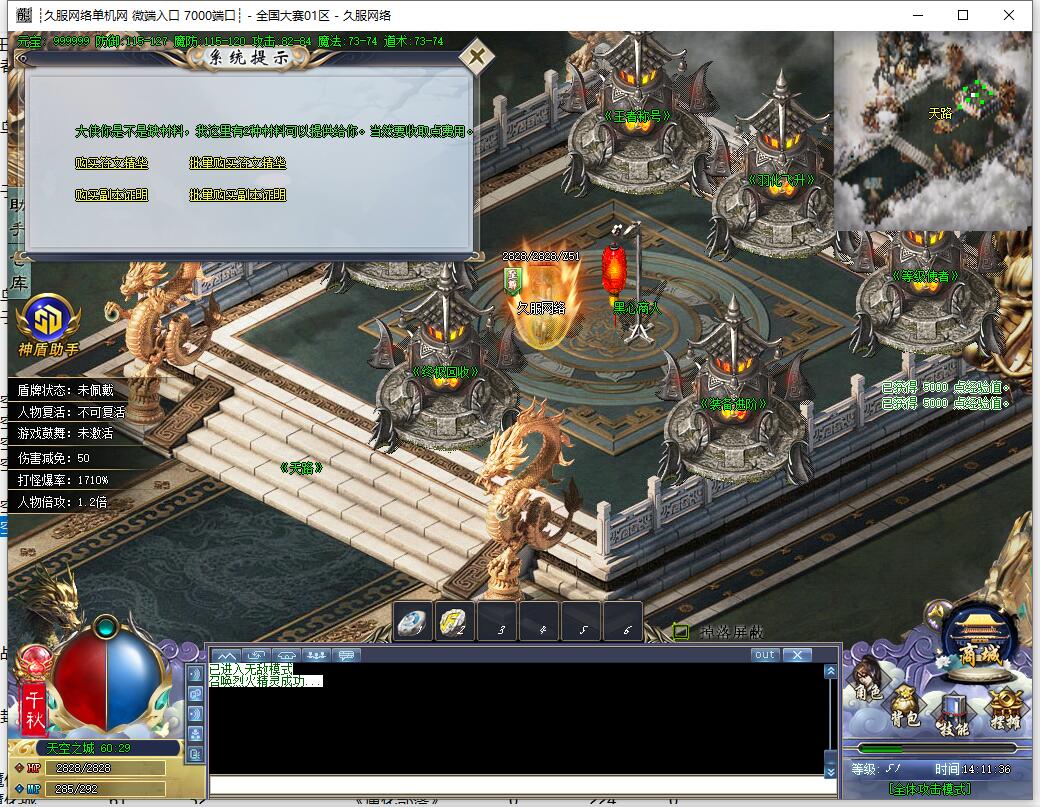This screenshot has width=1040, height=807.
Task: Use the item in hotbar slot 1
Action: click(x=413, y=622)
